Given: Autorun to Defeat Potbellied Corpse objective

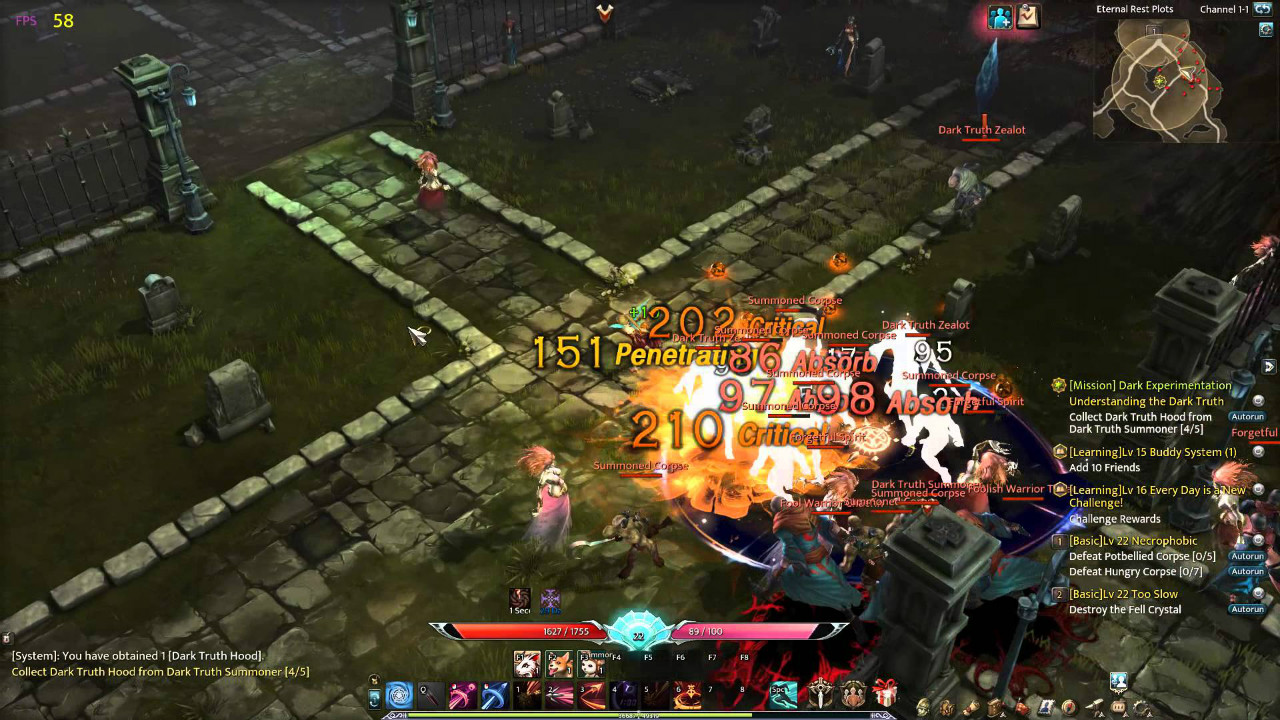Looking at the screenshot, I should click(1247, 556).
